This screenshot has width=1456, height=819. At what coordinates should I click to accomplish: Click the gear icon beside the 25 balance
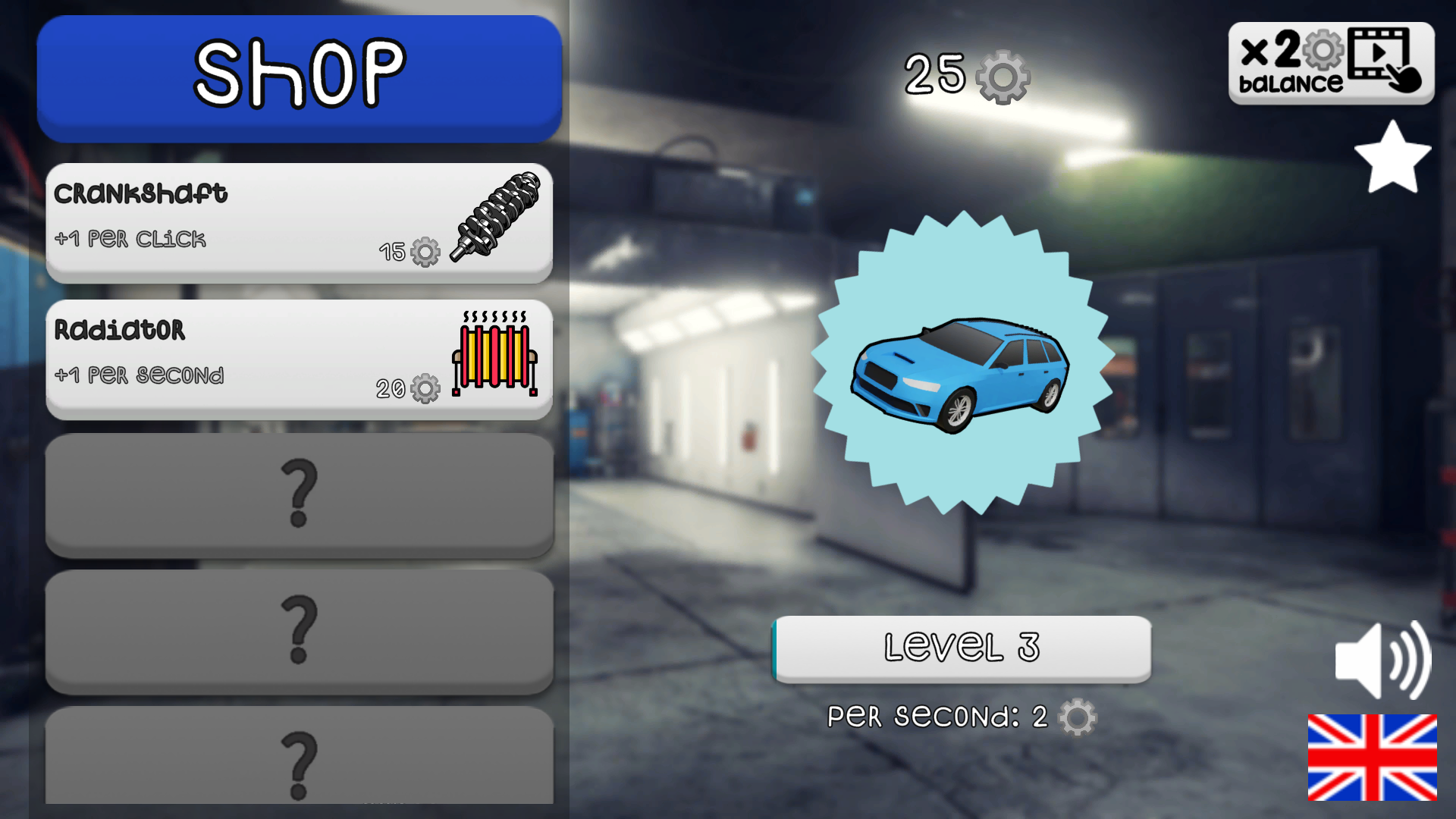coord(1003,76)
